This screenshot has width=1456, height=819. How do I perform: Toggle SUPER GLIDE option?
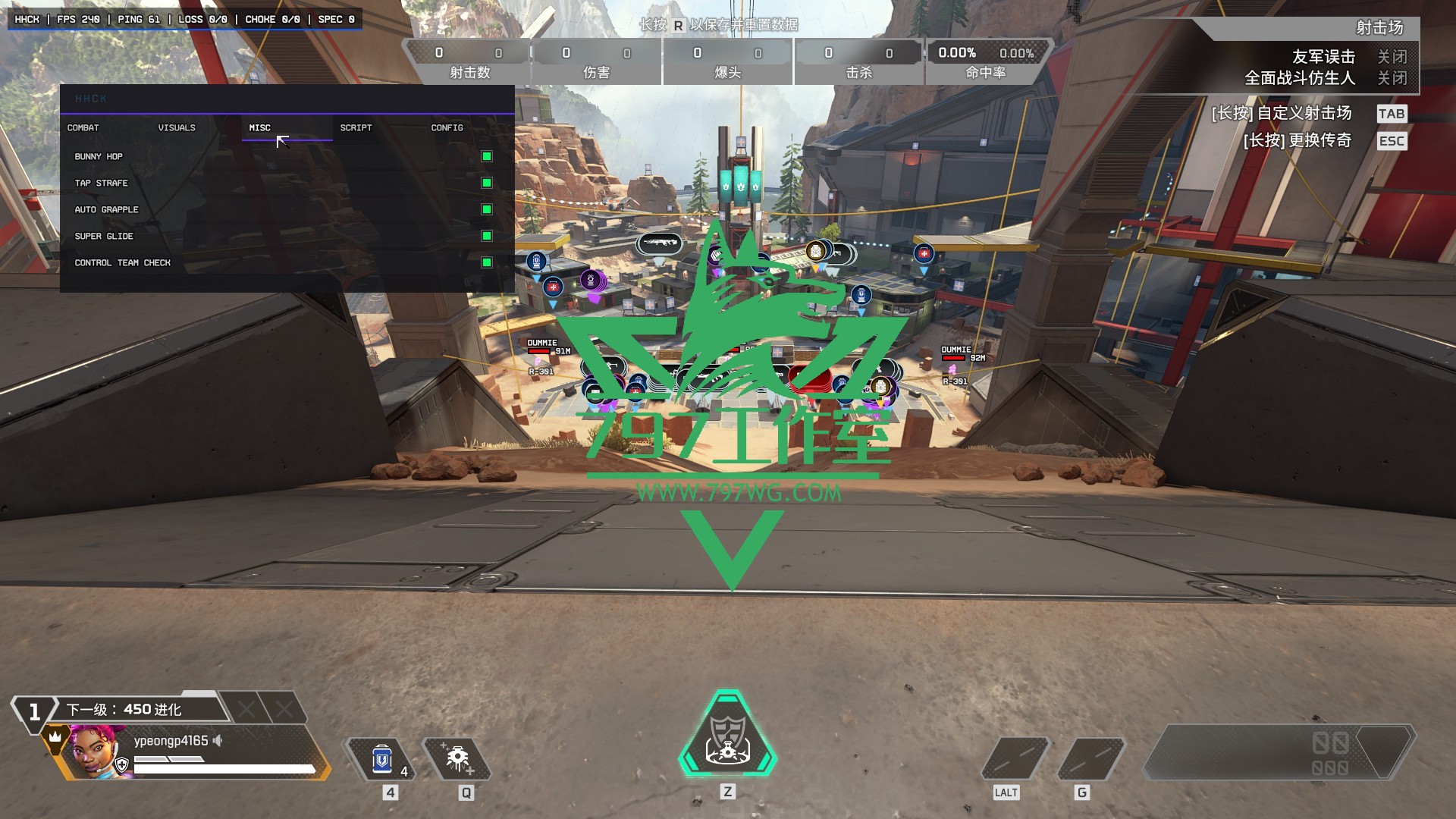486,237
